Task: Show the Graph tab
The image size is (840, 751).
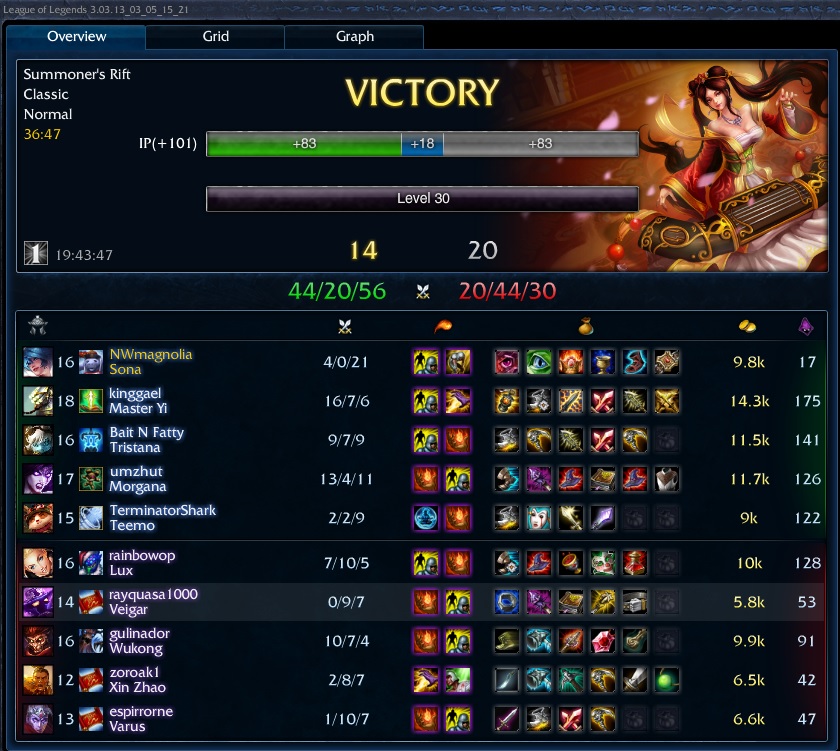Action: coord(354,37)
